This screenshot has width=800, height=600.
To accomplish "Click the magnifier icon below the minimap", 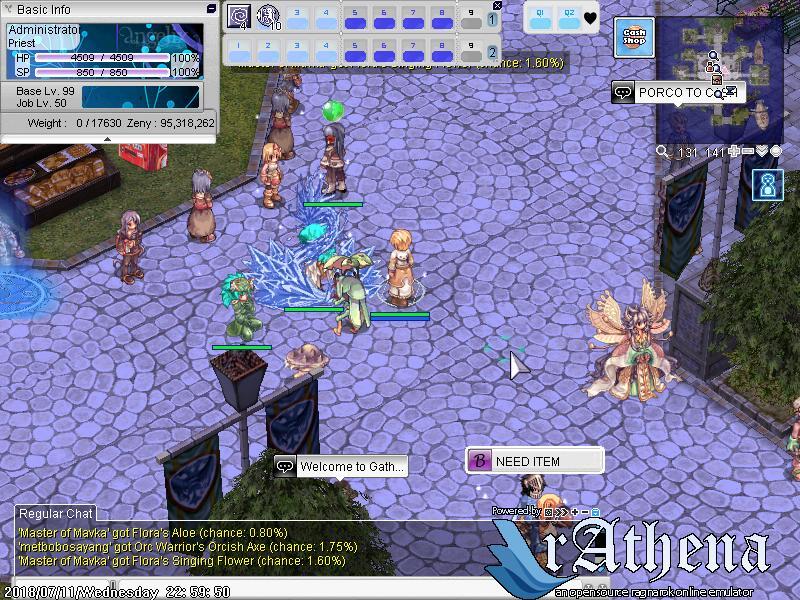I will tap(662, 152).
